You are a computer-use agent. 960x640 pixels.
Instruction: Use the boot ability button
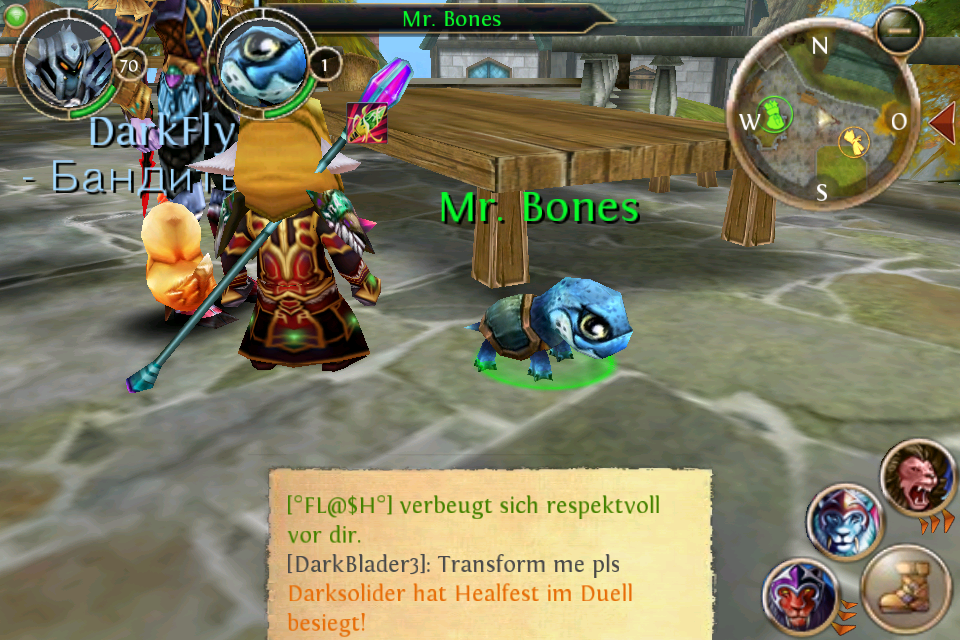click(904, 588)
